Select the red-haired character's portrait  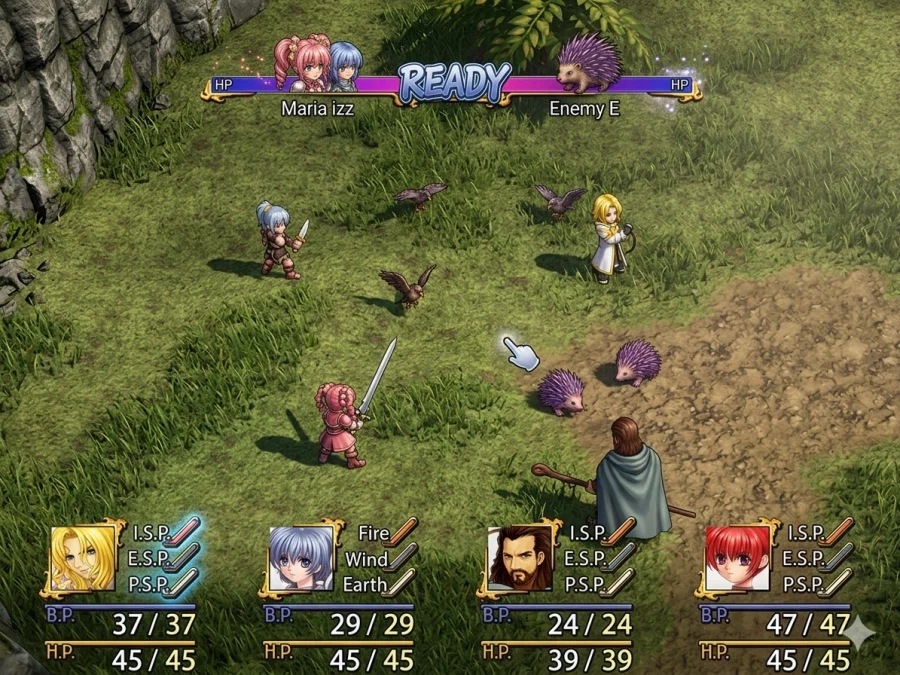[x=738, y=558]
